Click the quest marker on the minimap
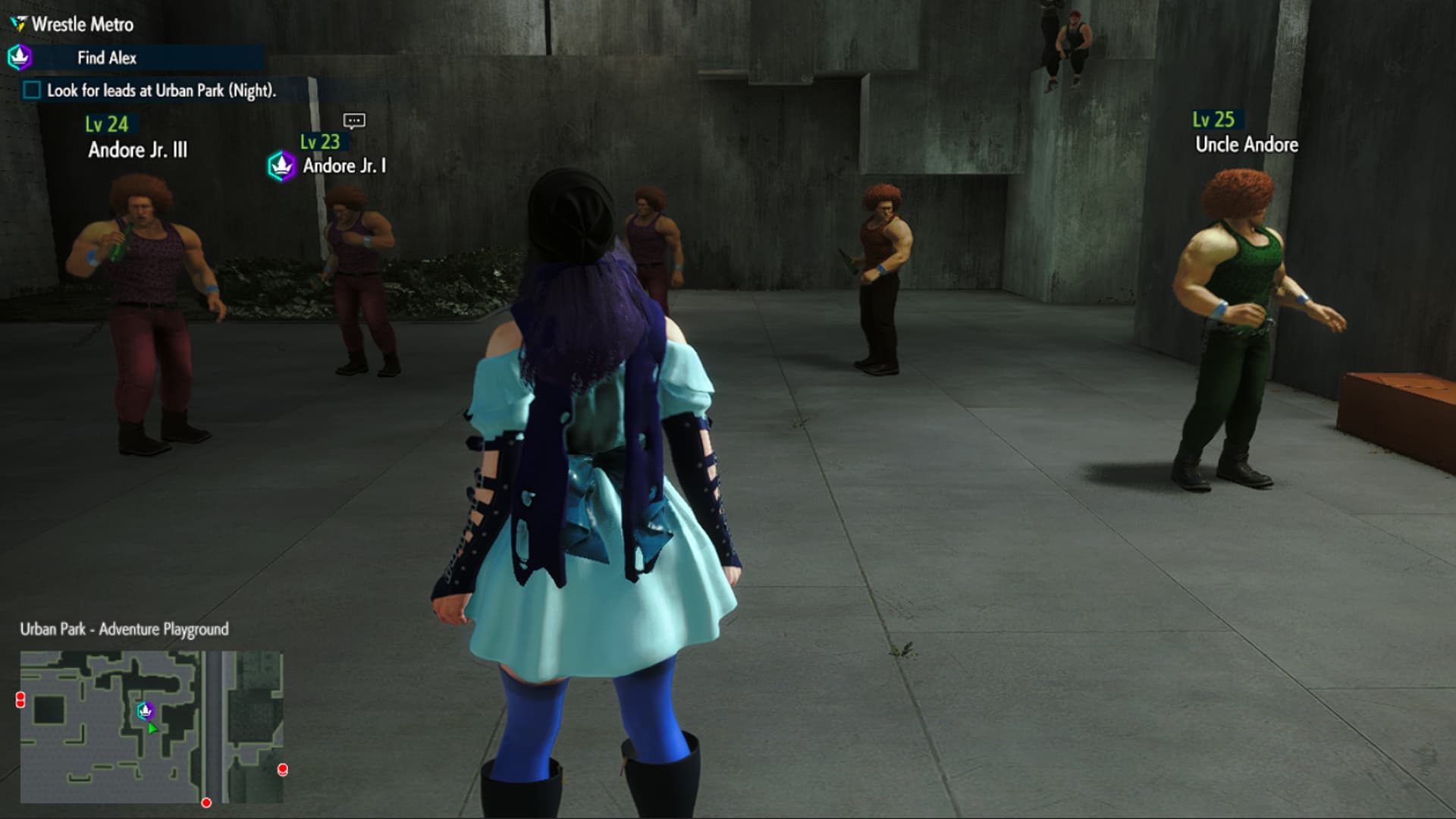 pyautogui.click(x=146, y=711)
